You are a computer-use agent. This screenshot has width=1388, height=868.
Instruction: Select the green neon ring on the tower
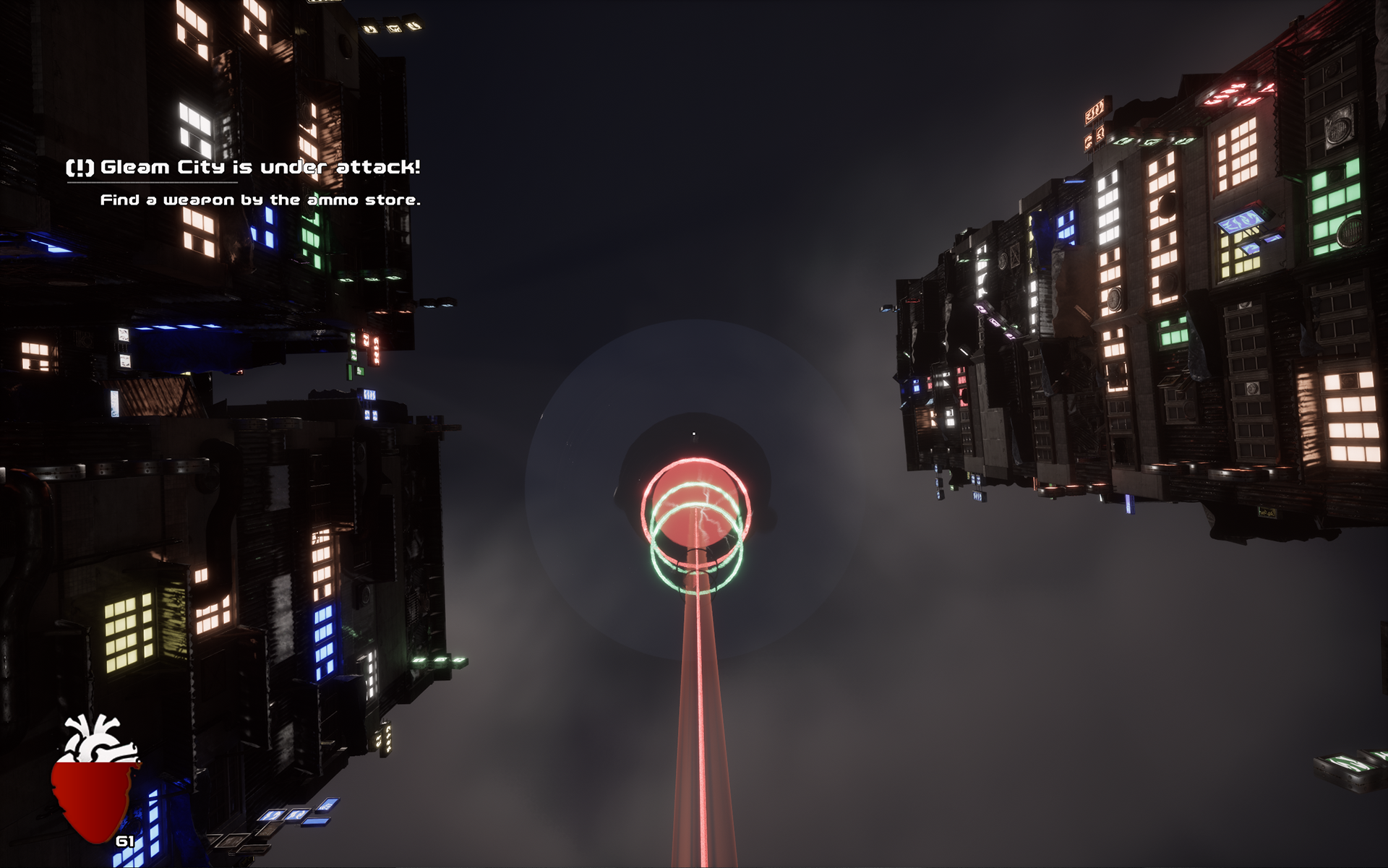click(695, 591)
